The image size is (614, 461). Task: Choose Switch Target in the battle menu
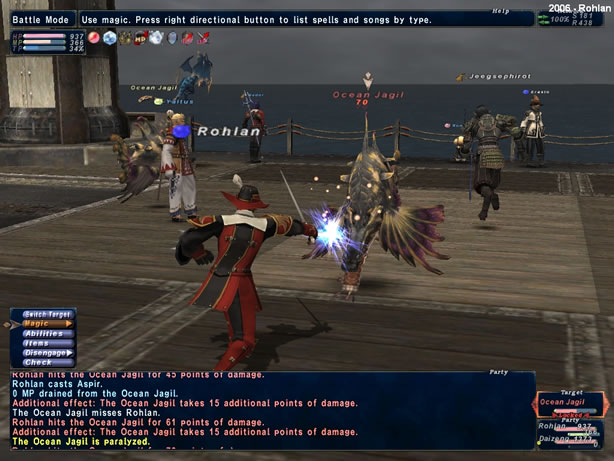(x=47, y=314)
